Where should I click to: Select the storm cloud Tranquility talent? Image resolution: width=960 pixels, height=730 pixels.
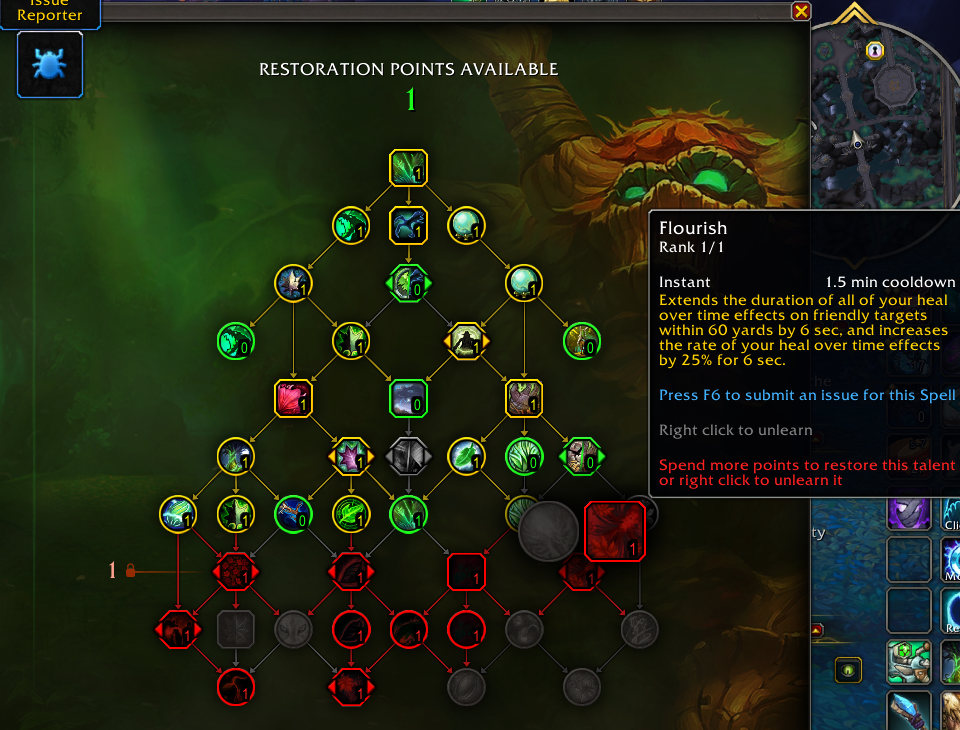tap(408, 398)
